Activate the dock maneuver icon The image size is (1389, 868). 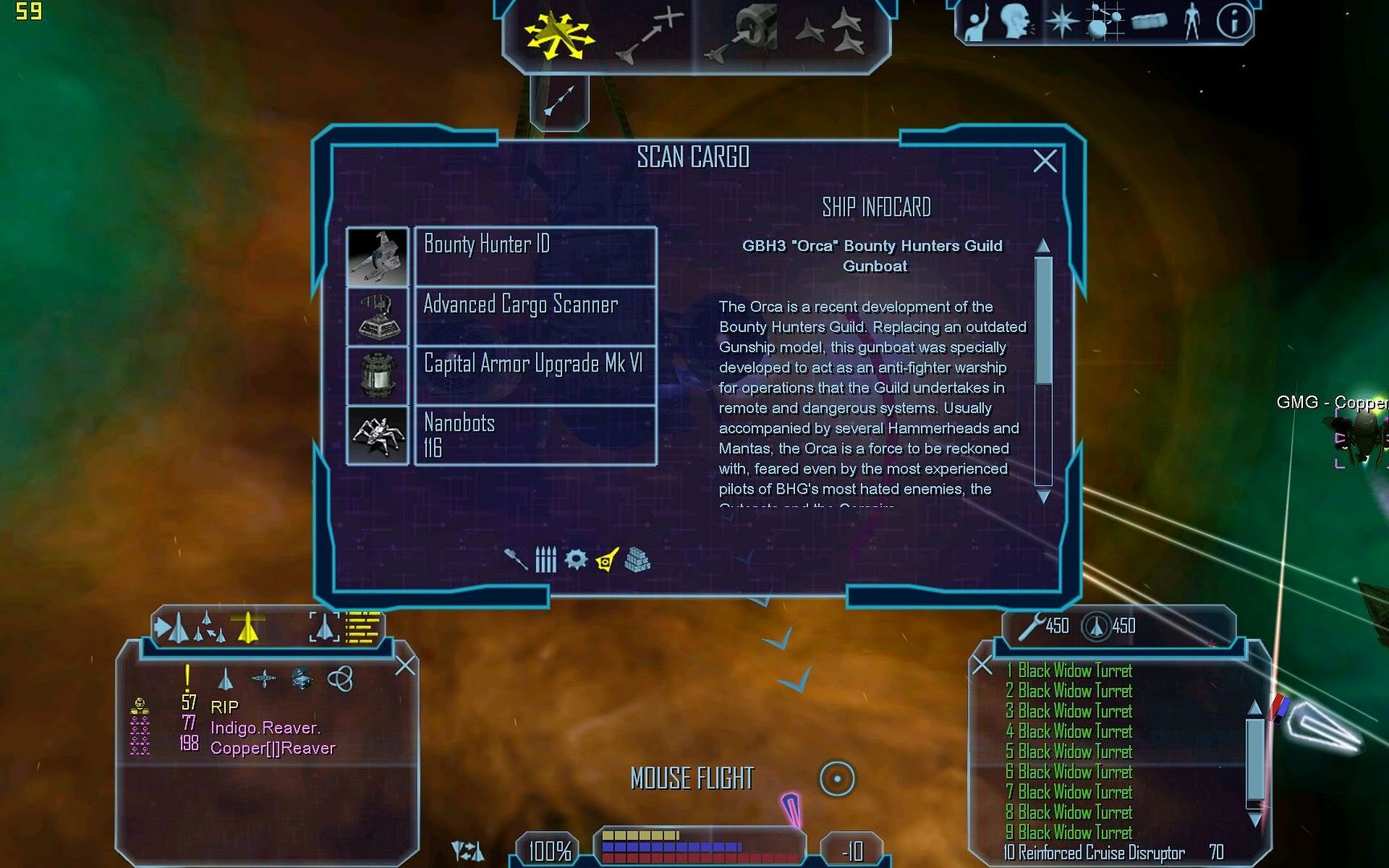(x=743, y=35)
